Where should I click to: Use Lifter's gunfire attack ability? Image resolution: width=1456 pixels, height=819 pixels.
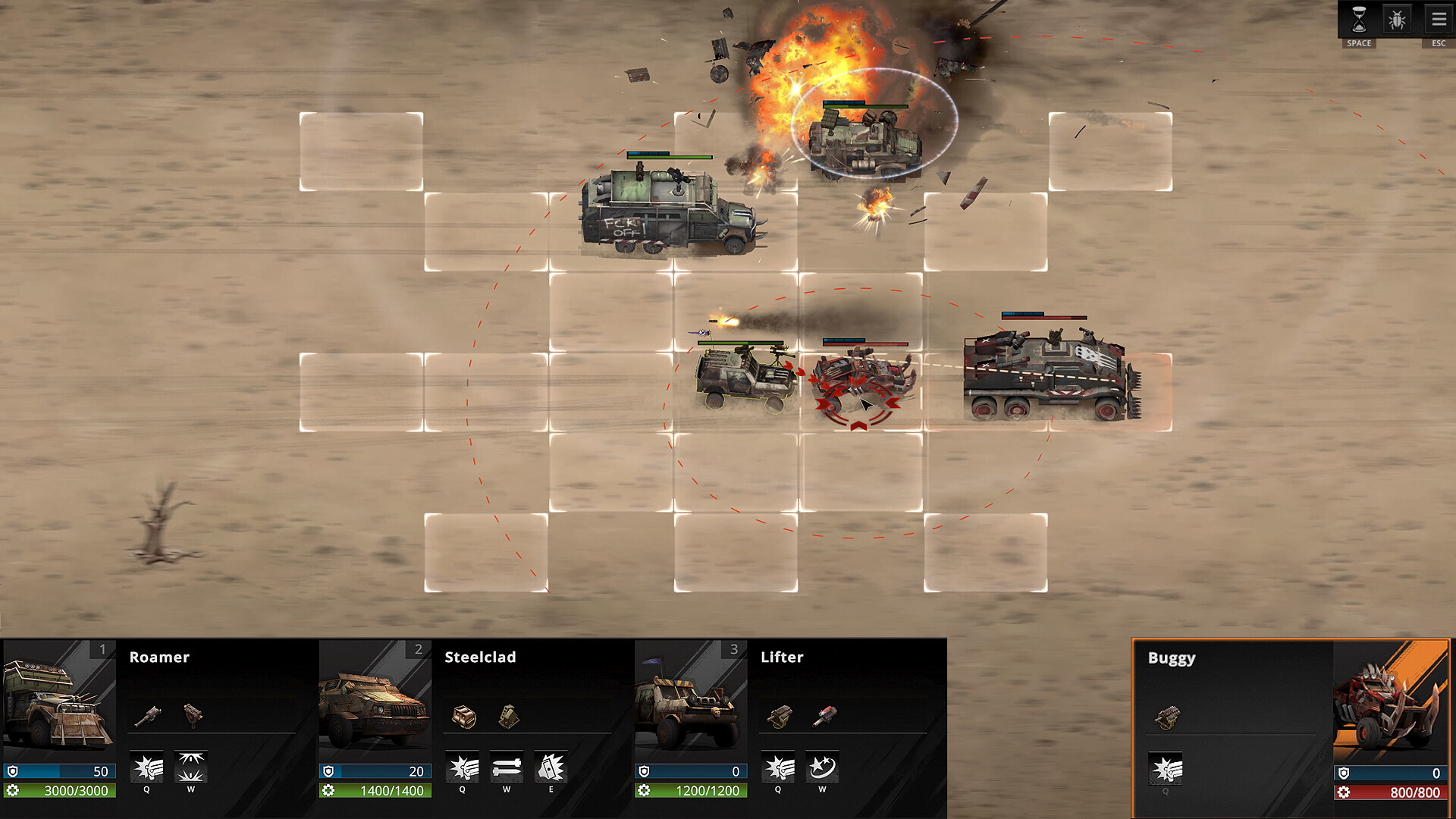click(x=778, y=768)
